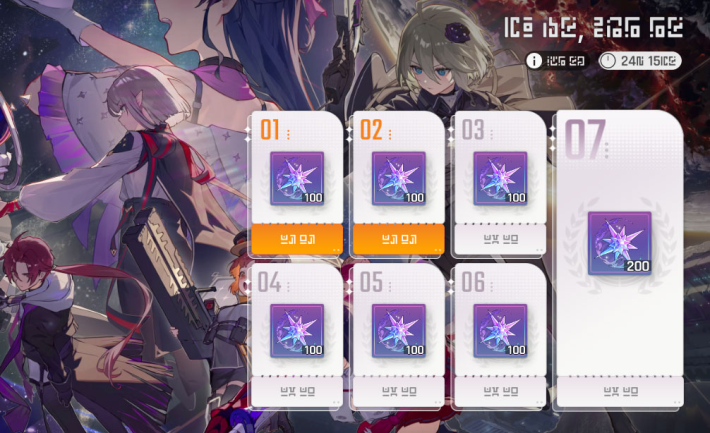This screenshot has width=710, height=433.
Task: Select the day 05 star jade reward icon
Action: click(399, 331)
